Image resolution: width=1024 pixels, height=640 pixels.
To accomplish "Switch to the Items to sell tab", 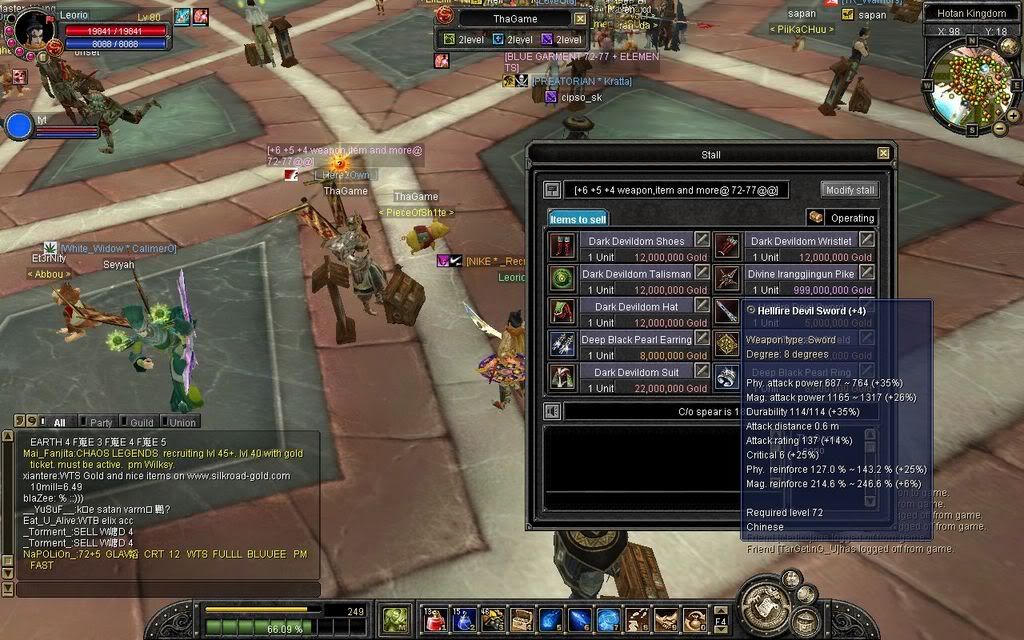I will 578,218.
